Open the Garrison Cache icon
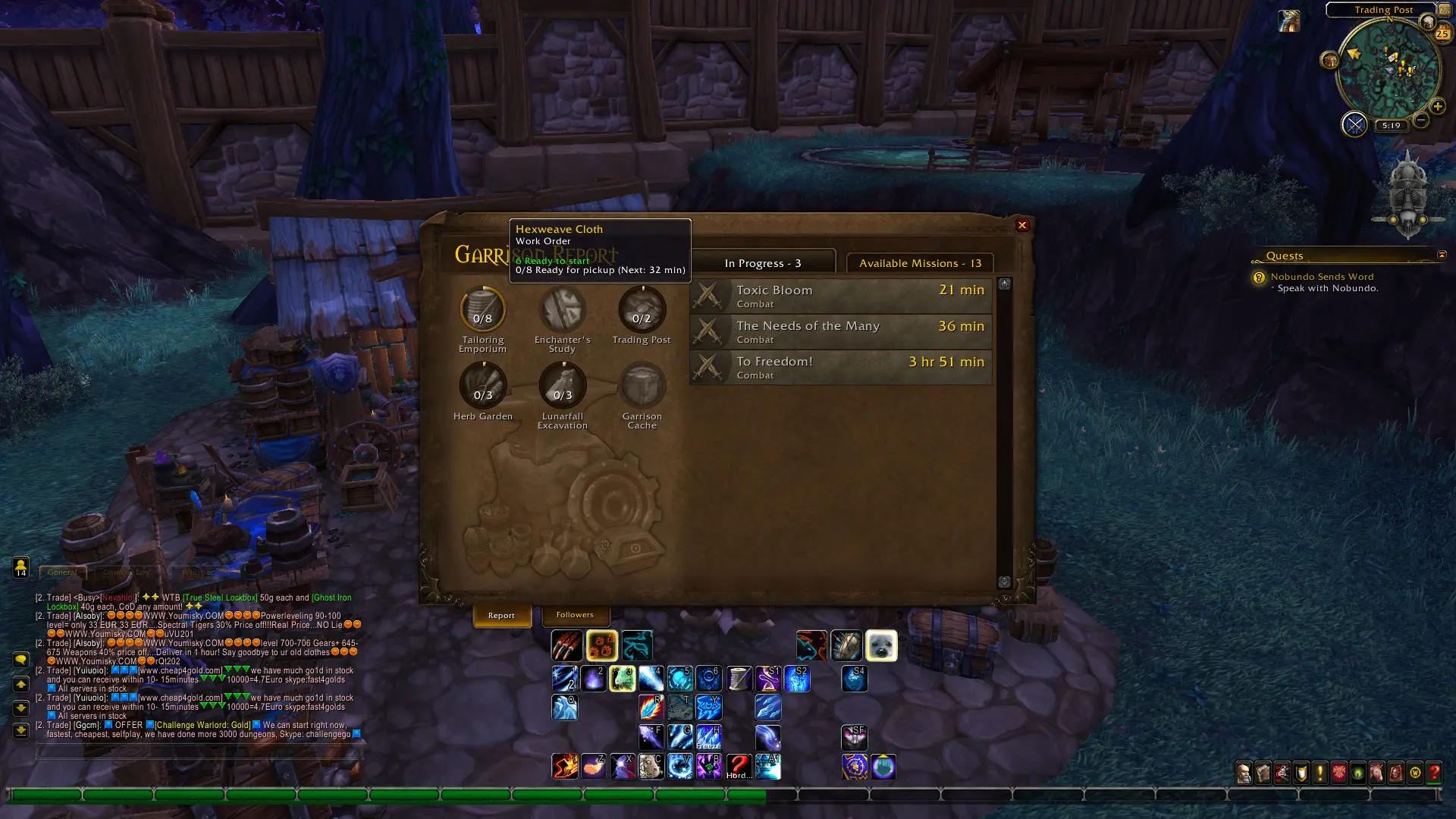This screenshot has width=1456, height=819. (642, 386)
